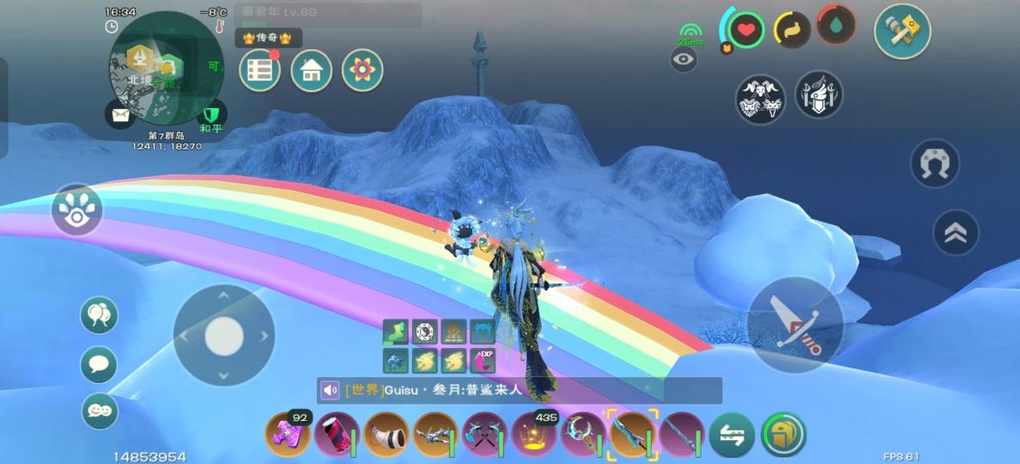
Task: Tap the balloons icon button
Action: point(99,316)
